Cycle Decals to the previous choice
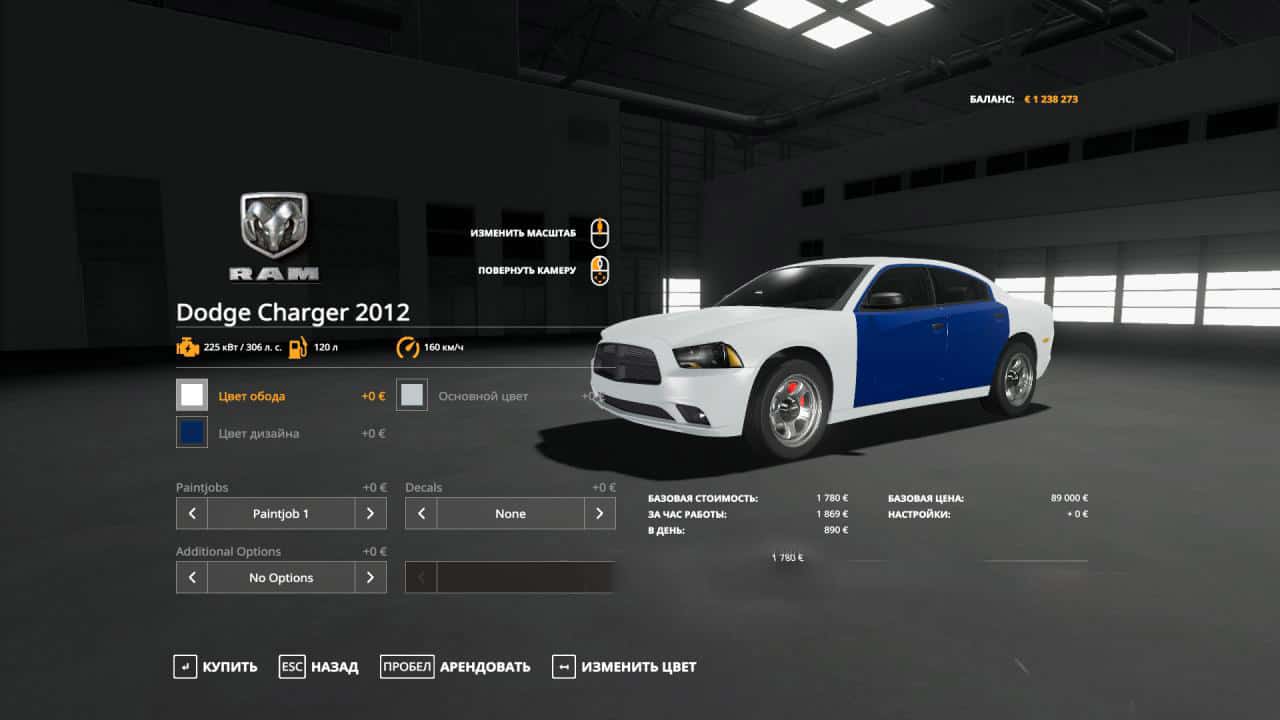 tap(421, 513)
